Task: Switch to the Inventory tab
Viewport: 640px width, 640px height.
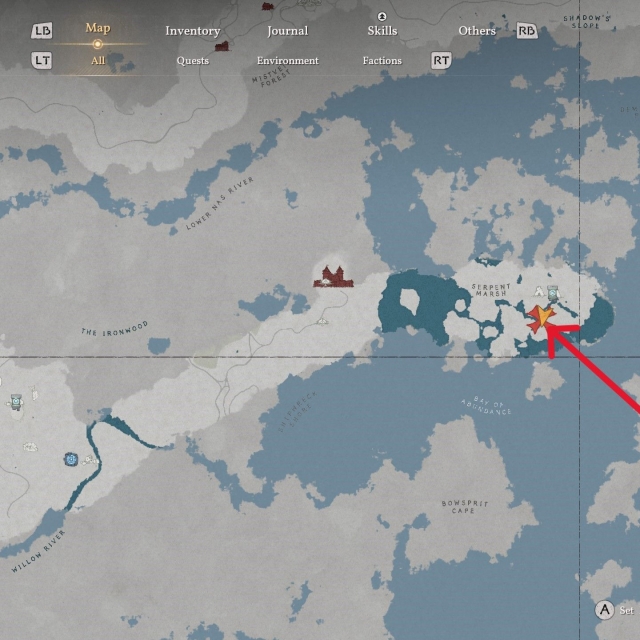Action: (192, 31)
